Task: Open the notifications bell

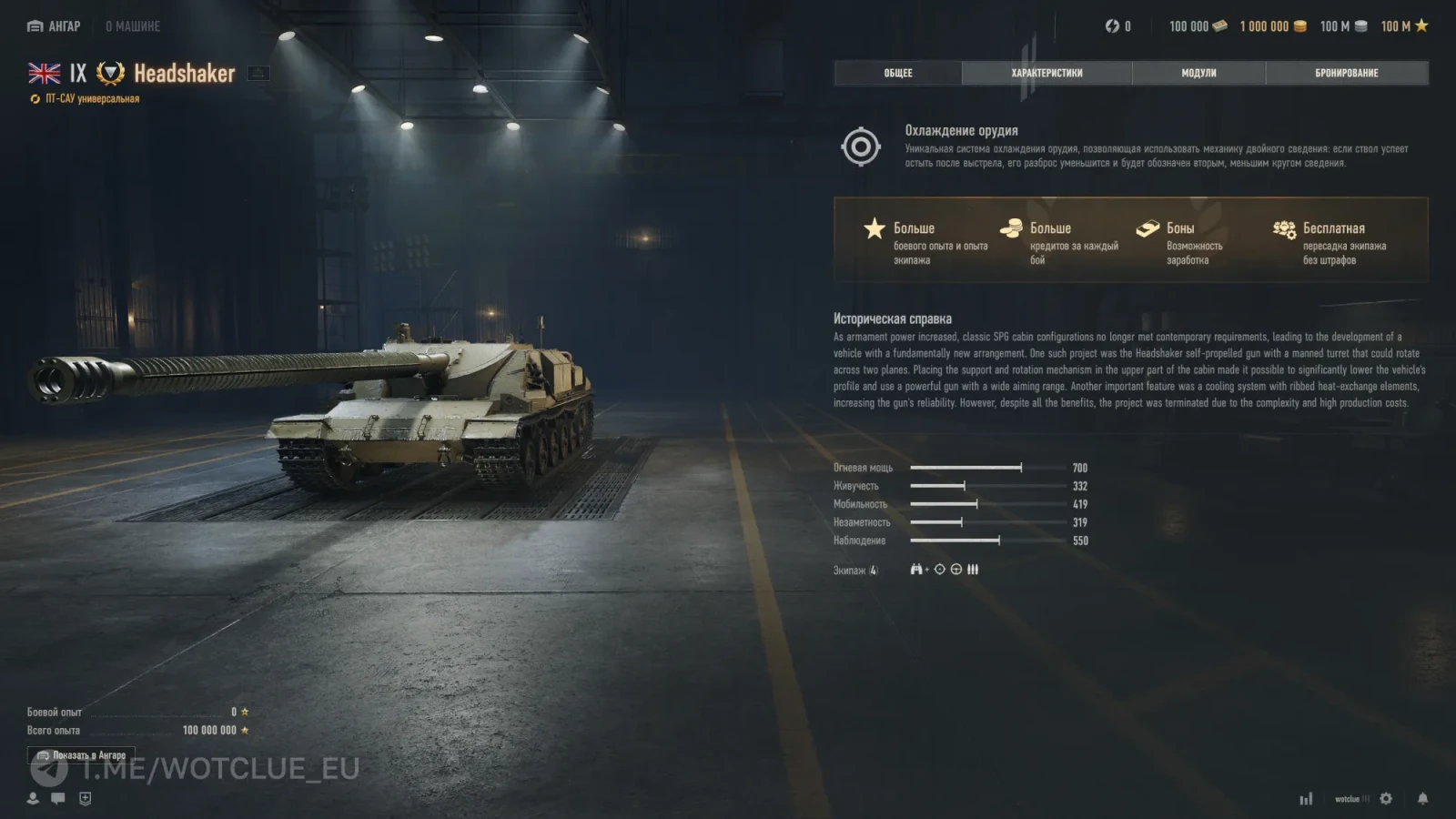Action: click(1422, 798)
